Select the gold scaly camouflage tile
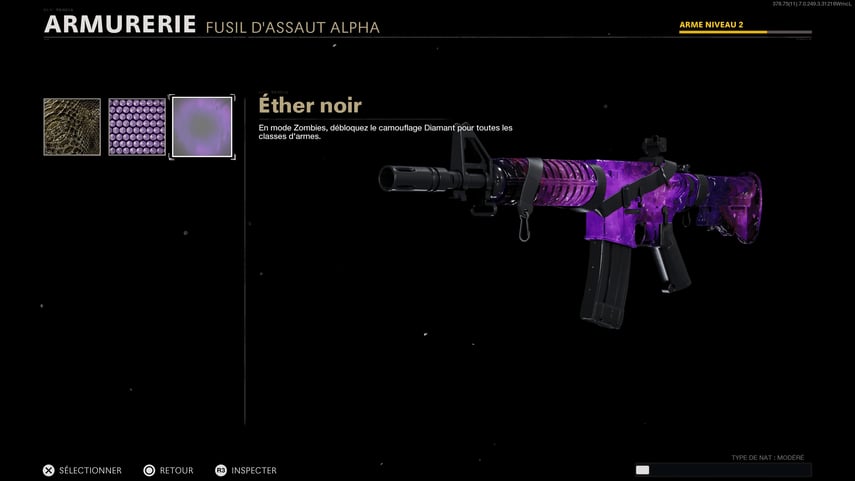The image size is (855, 481). 72,127
